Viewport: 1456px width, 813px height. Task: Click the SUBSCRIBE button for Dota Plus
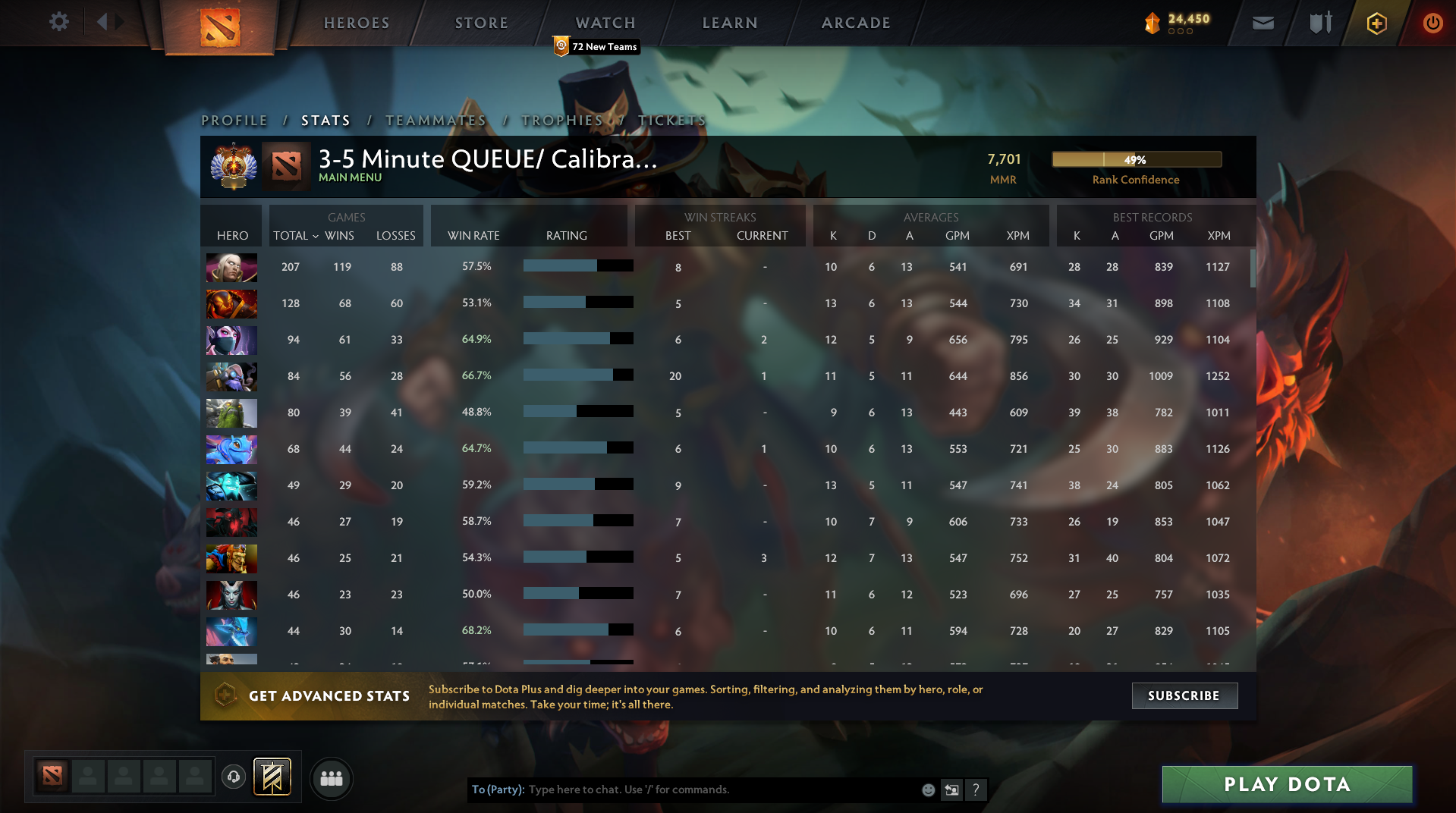[x=1184, y=695]
